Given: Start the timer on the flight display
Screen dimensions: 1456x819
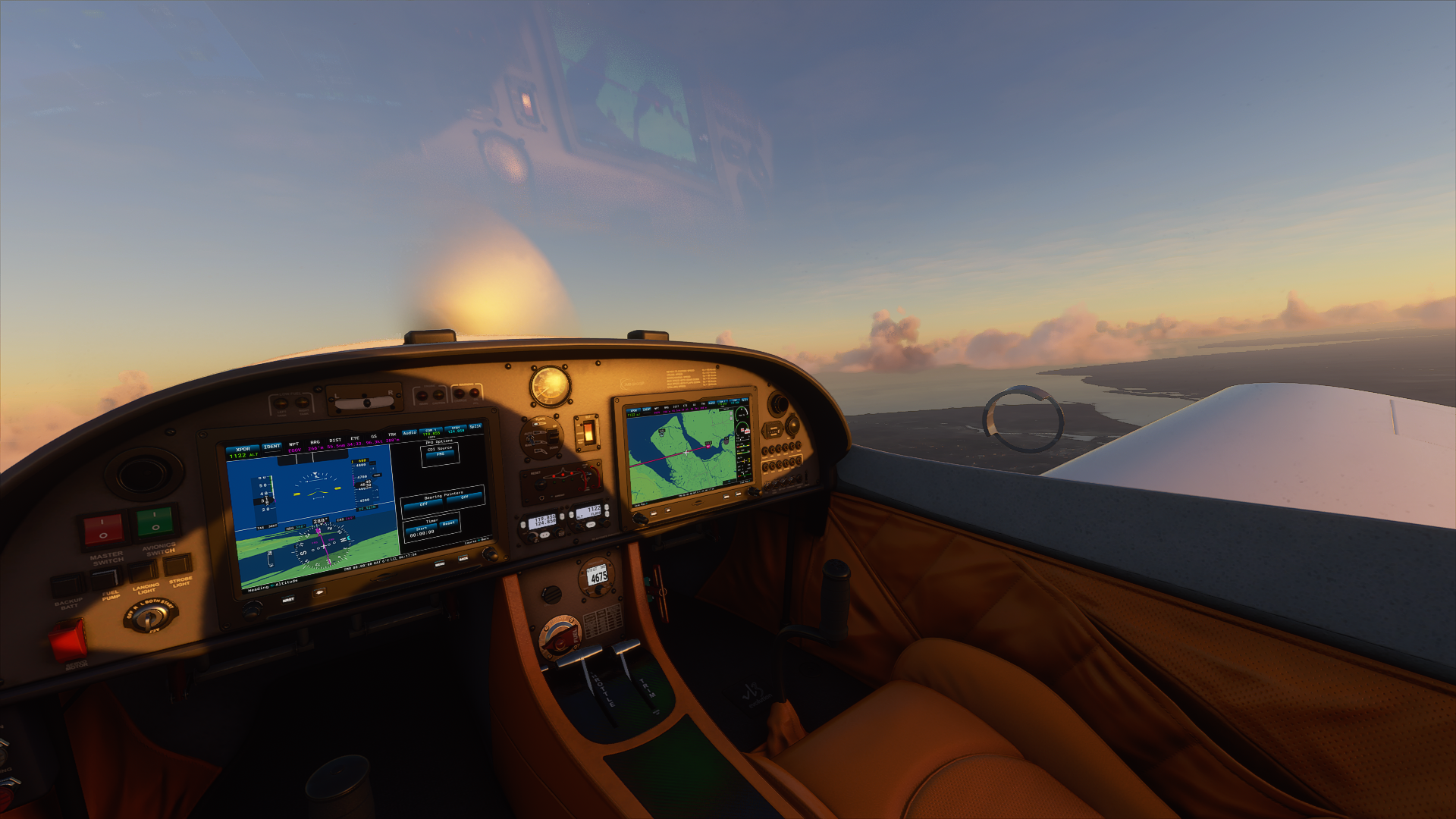Looking at the screenshot, I should [x=422, y=529].
